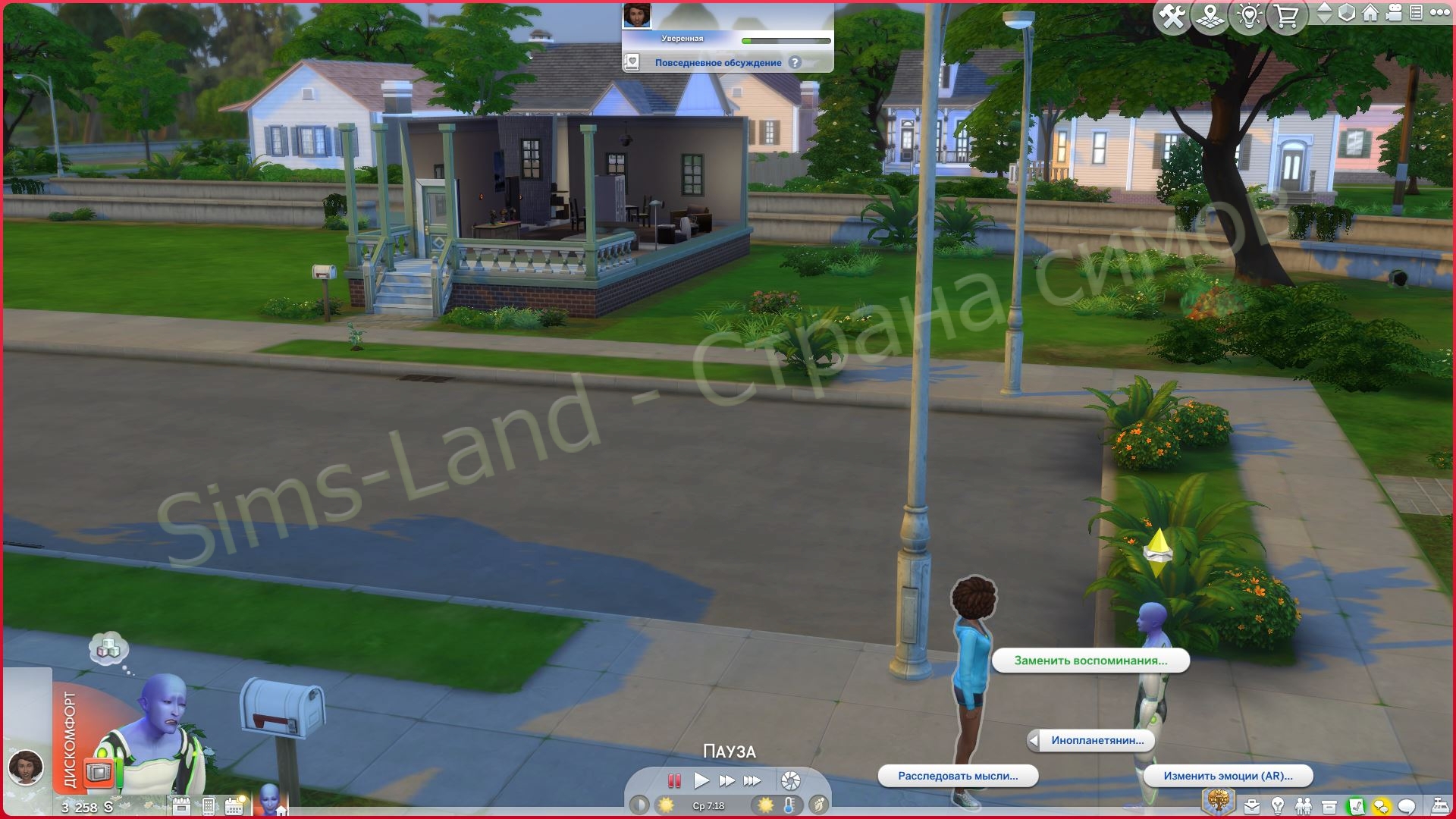Select the video capture camera icon

[1394, 14]
